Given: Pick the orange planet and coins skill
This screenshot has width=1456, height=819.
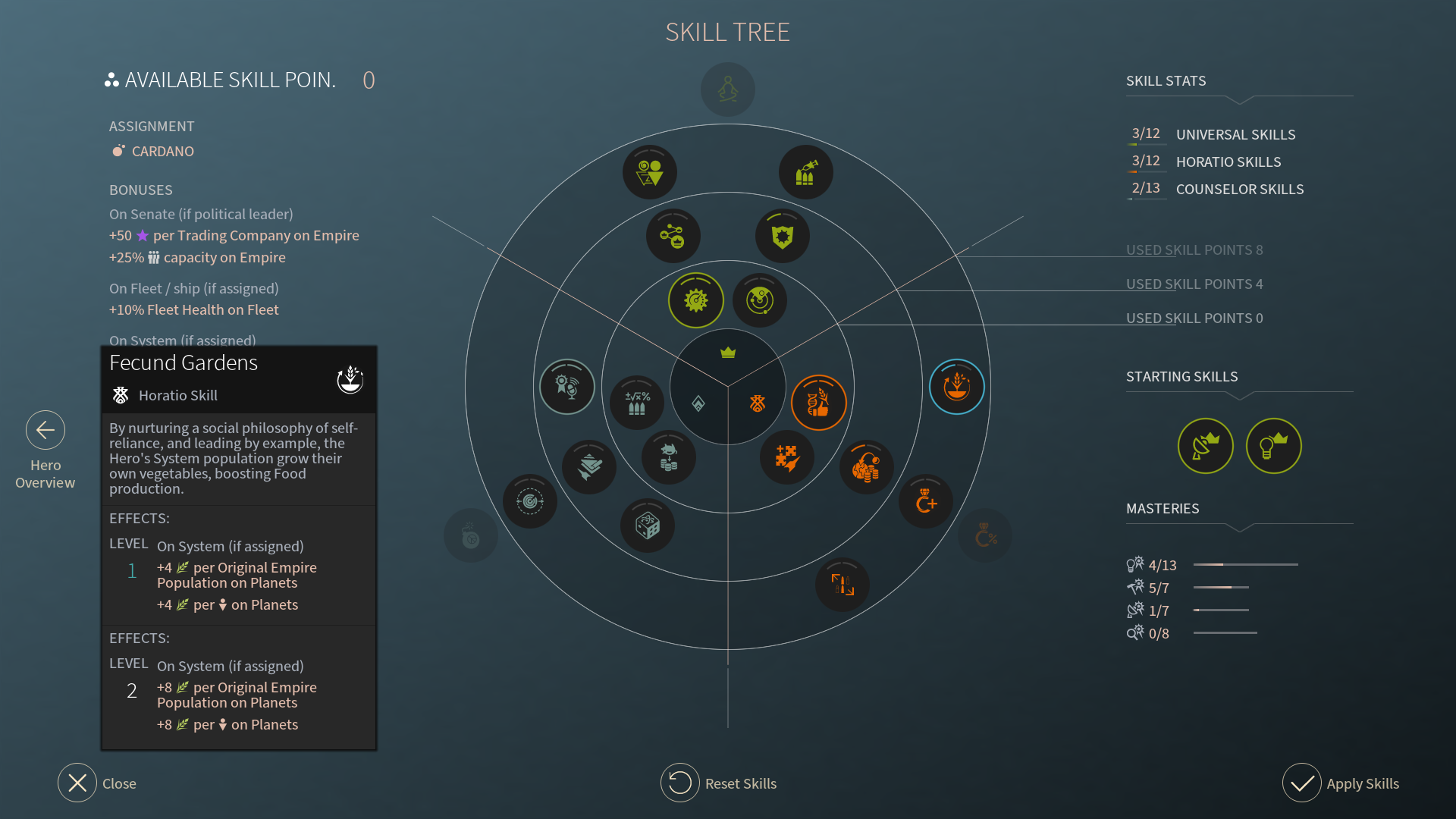Looking at the screenshot, I should pos(866,467).
